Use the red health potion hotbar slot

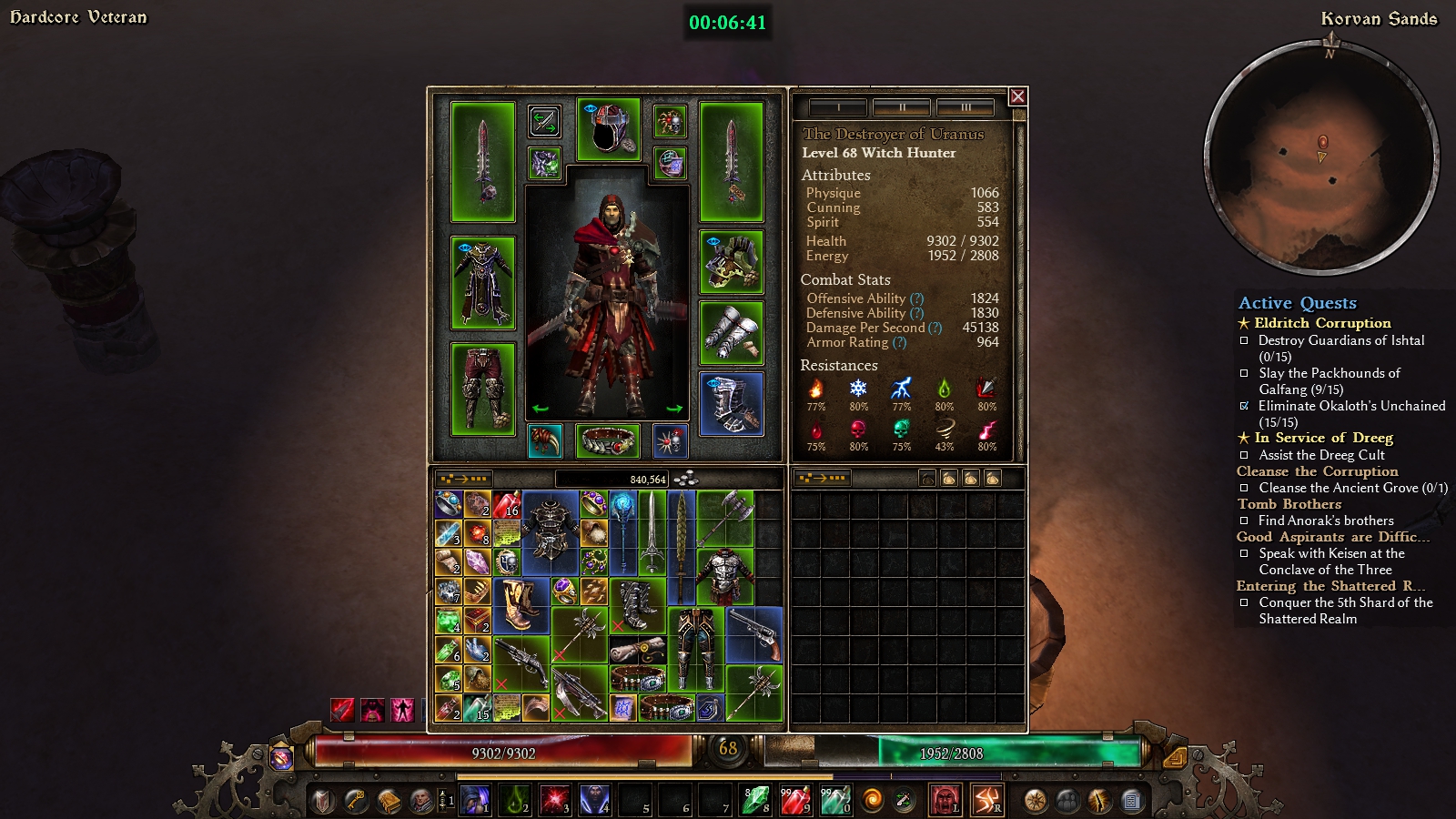tap(794, 800)
